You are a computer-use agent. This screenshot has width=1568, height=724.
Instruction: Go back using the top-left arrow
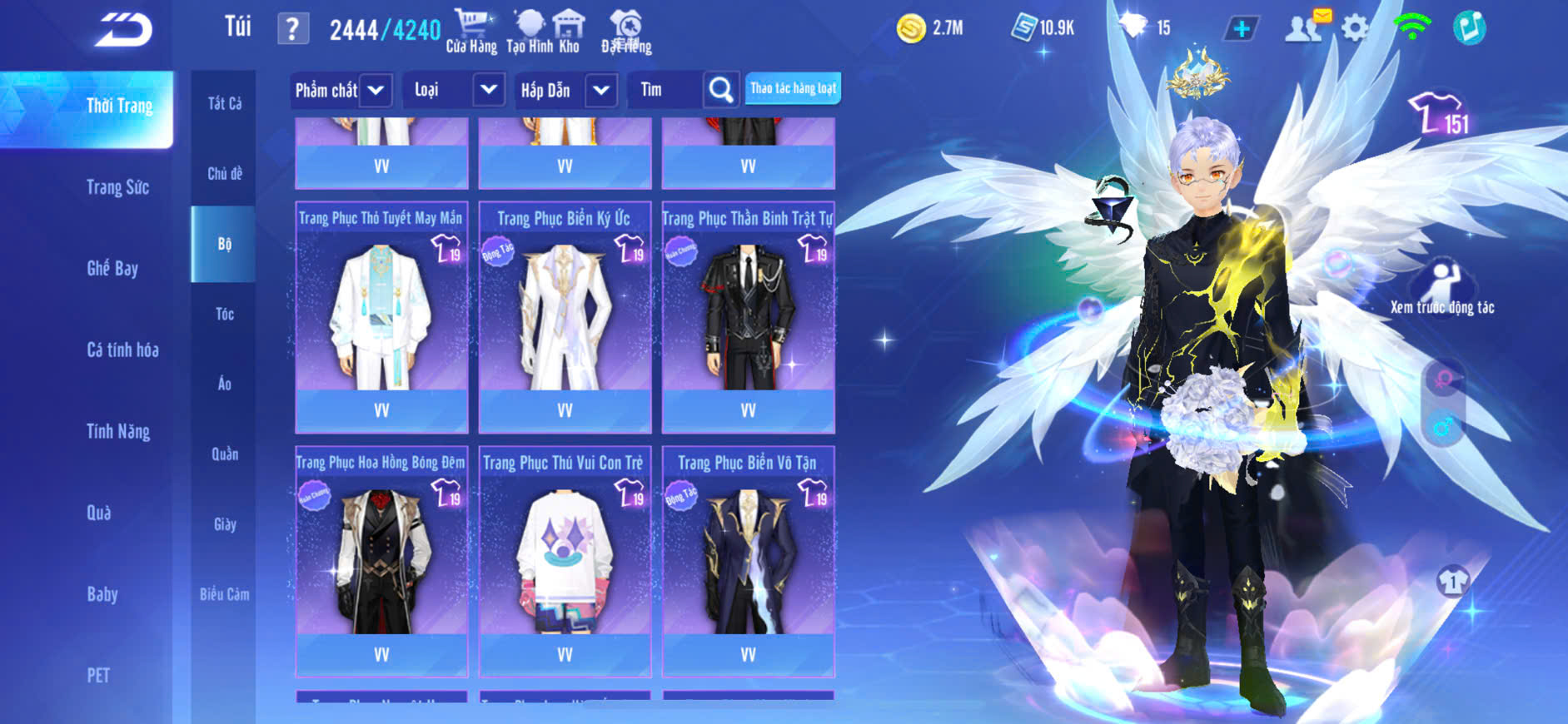point(123,30)
